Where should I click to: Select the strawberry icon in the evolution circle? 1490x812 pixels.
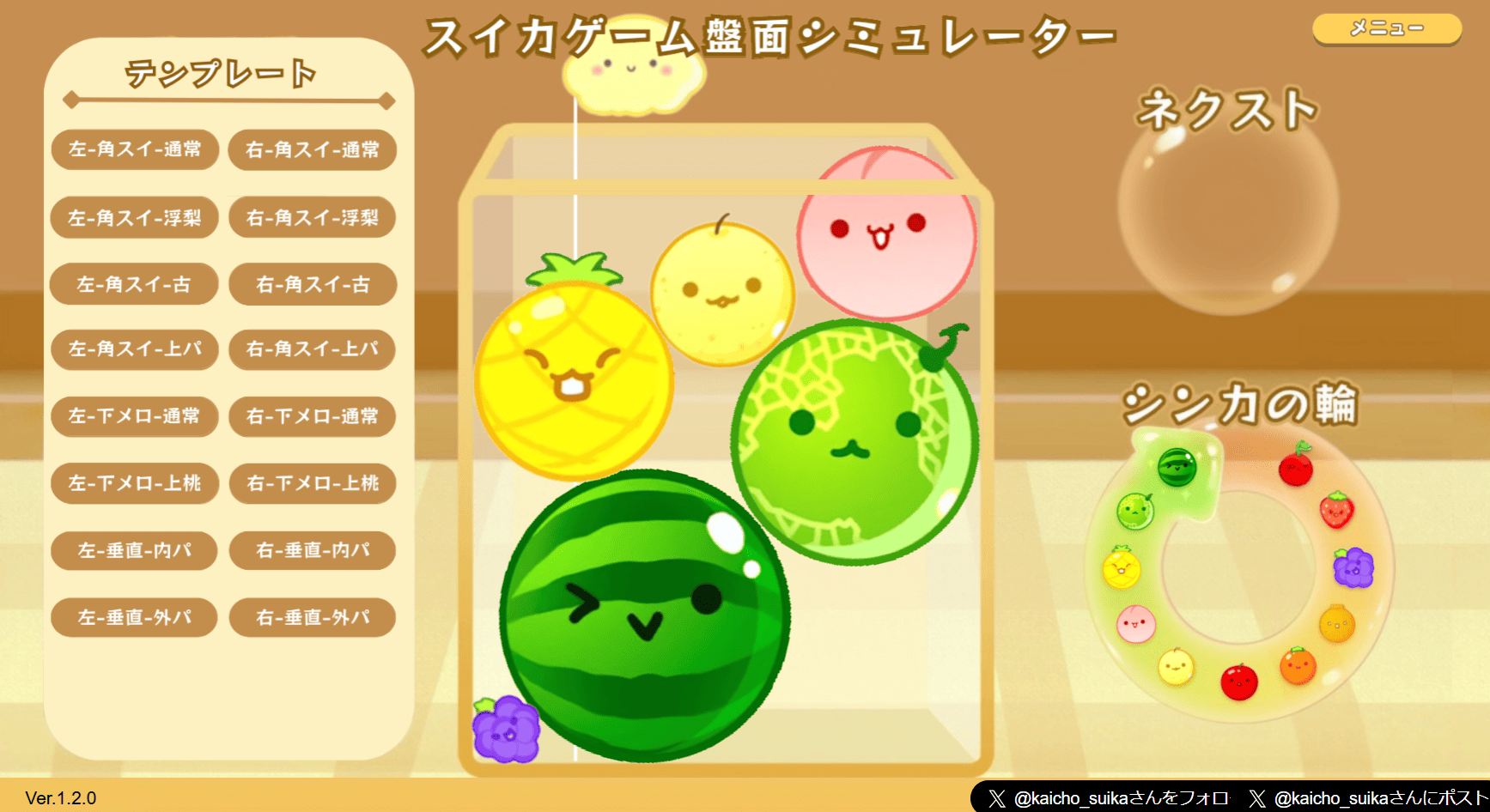pos(1335,512)
